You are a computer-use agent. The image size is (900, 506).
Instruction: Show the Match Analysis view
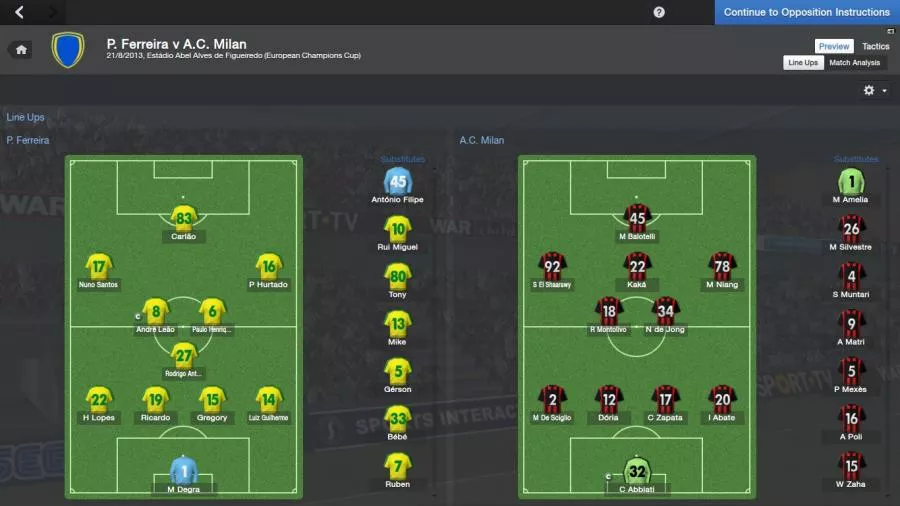point(854,63)
